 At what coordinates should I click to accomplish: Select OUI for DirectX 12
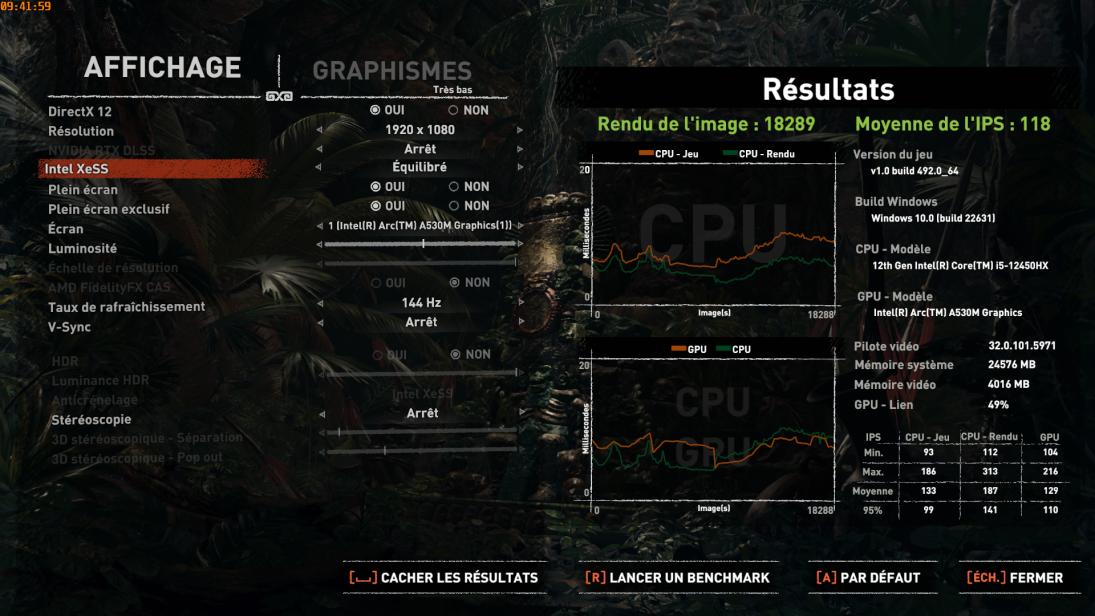[x=388, y=111]
